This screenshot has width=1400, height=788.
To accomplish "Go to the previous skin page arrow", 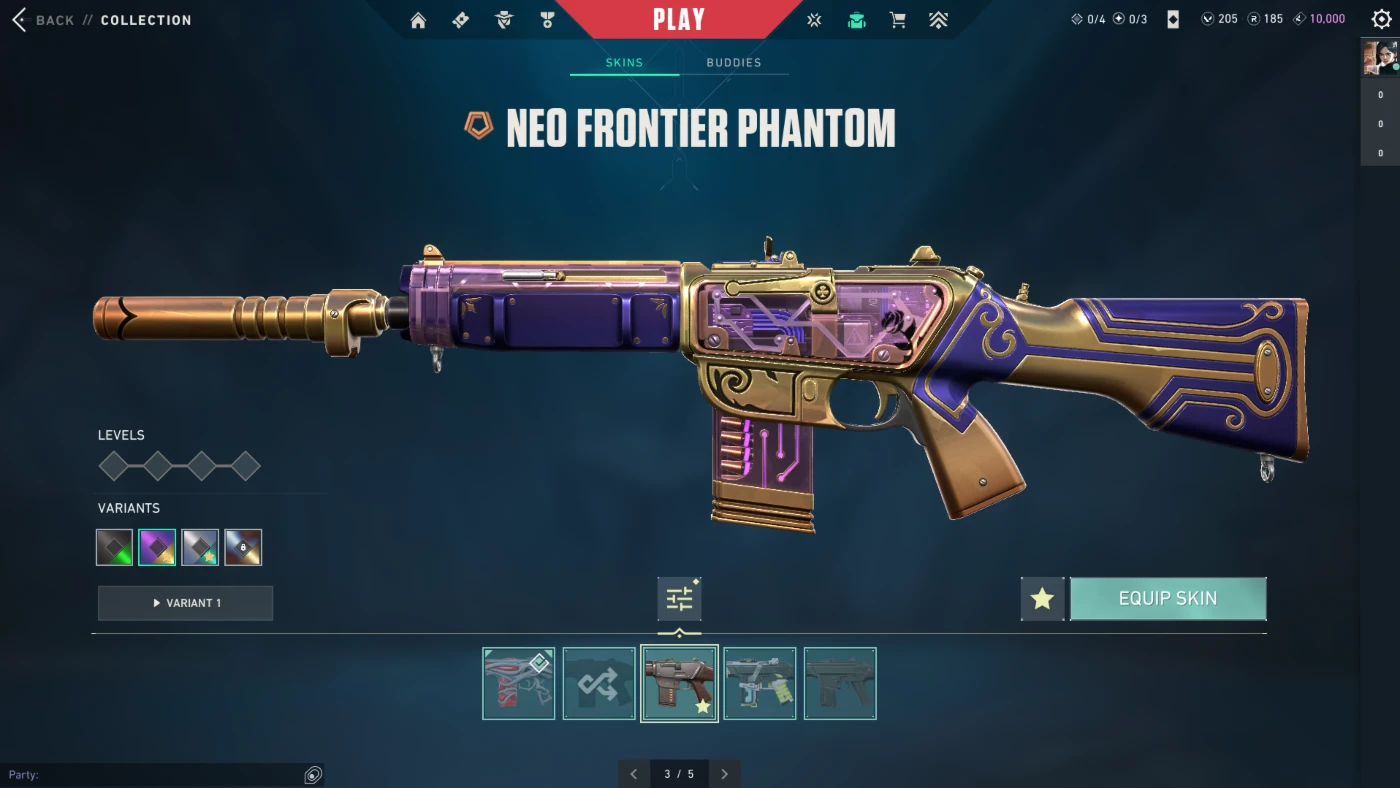I will 633,774.
